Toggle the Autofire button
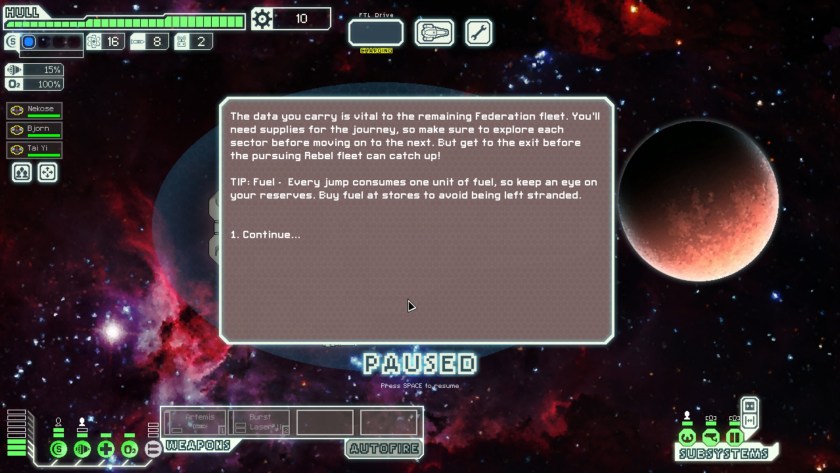The height and width of the screenshot is (473, 840). point(383,449)
